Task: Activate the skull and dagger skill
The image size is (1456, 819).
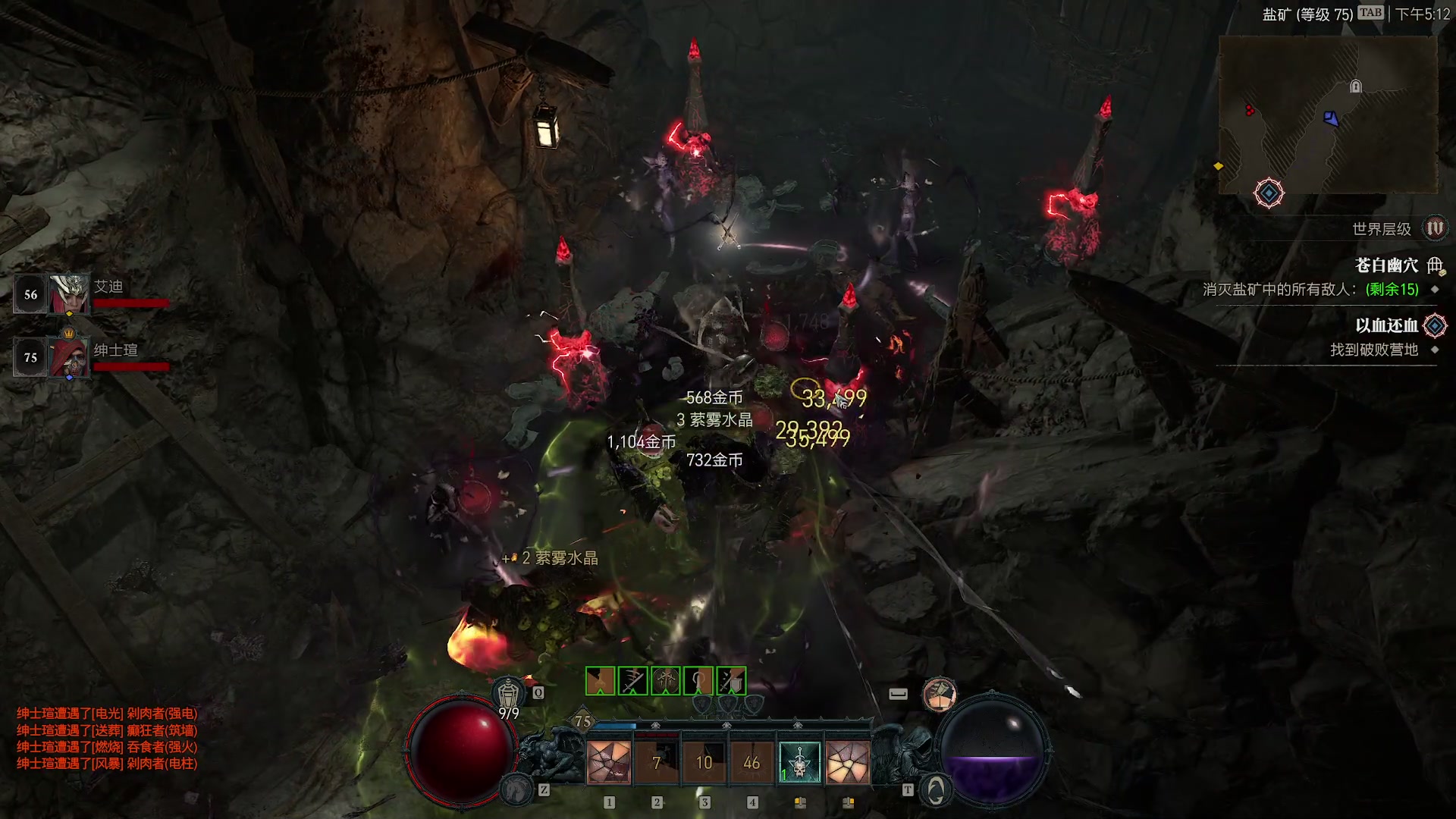Action: (x=799, y=762)
